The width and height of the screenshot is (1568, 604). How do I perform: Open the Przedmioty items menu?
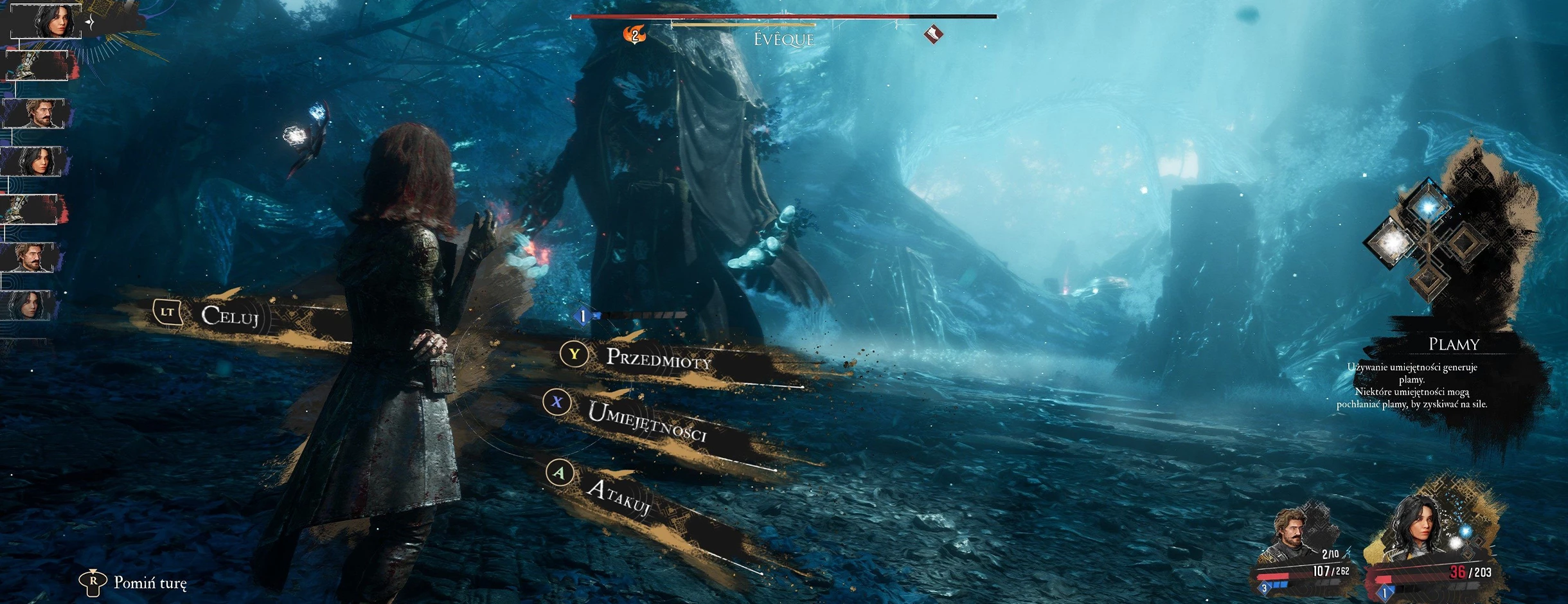click(x=657, y=359)
